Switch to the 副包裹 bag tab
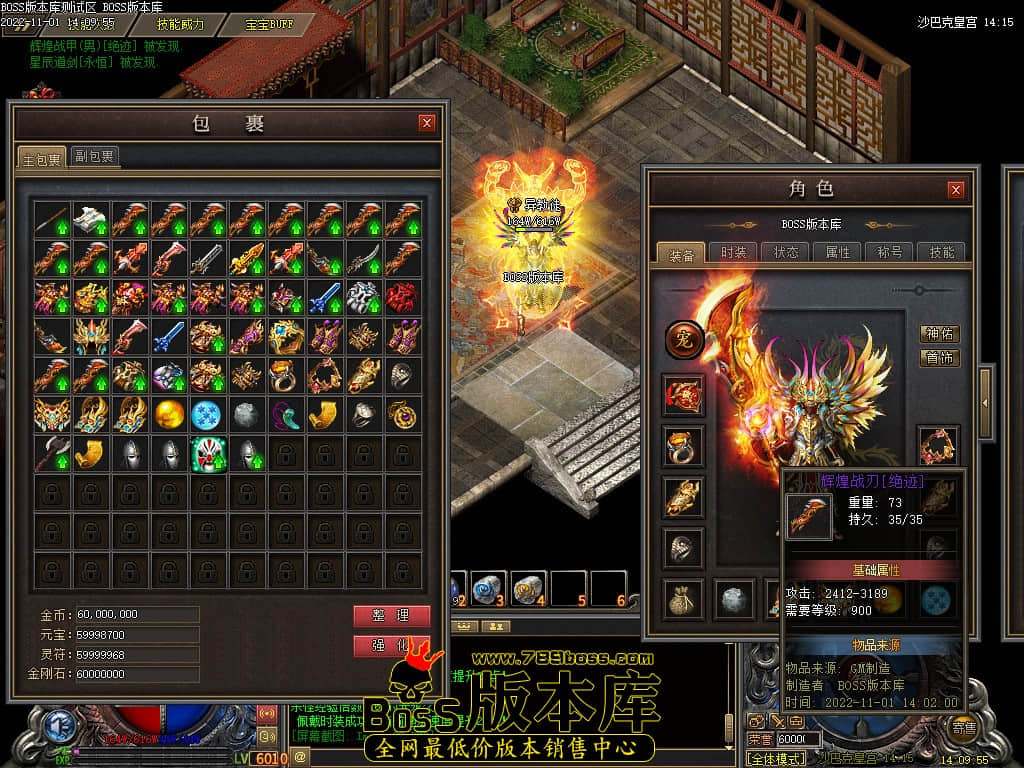Viewport: 1024px width, 768px height. pyautogui.click(x=94, y=156)
